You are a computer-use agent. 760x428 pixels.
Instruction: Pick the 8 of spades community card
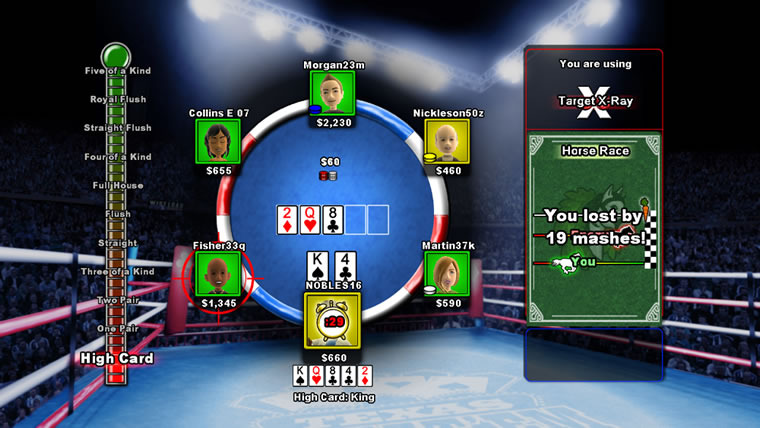(x=334, y=220)
